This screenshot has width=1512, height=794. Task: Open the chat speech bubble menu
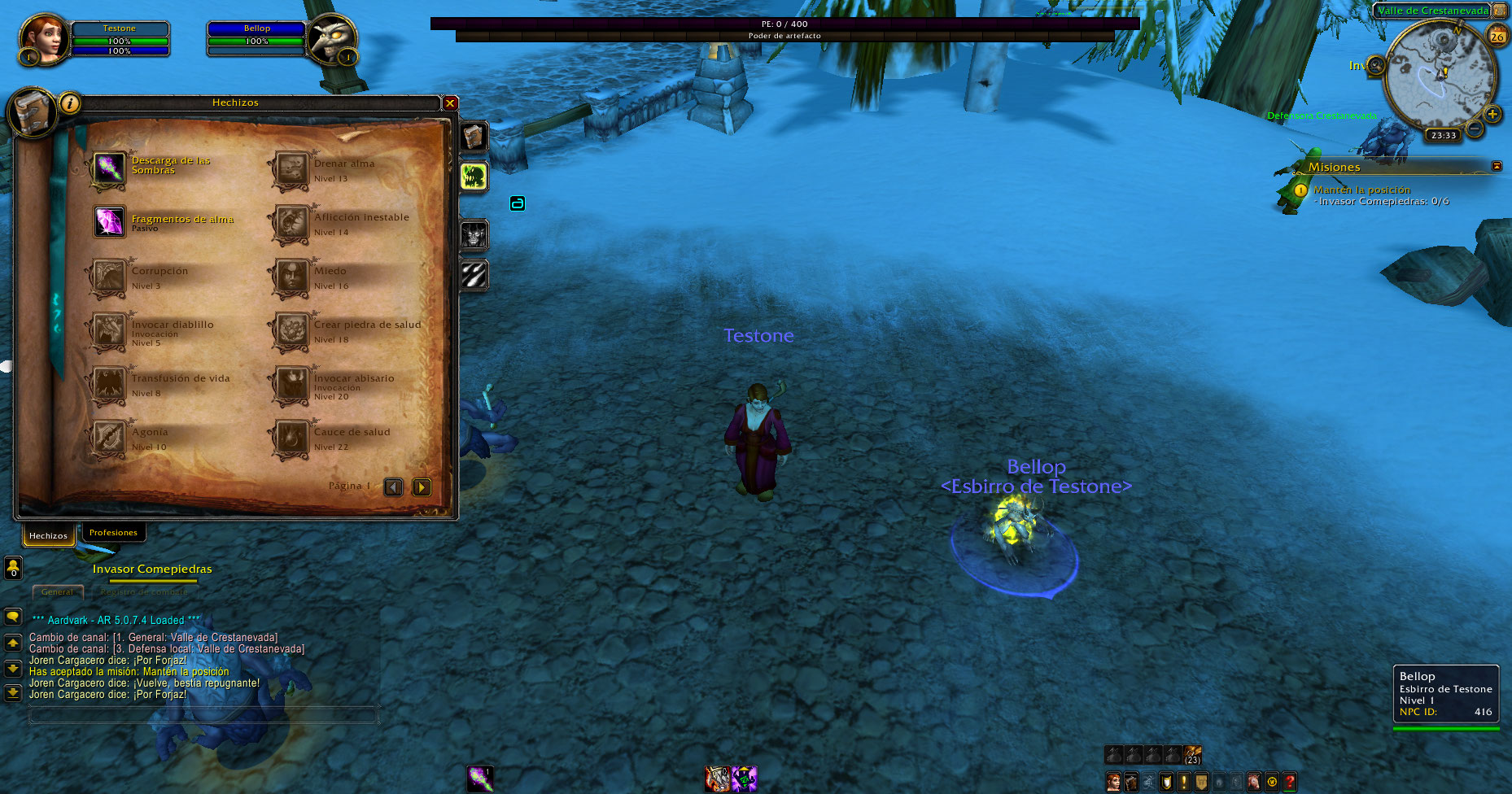click(13, 617)
